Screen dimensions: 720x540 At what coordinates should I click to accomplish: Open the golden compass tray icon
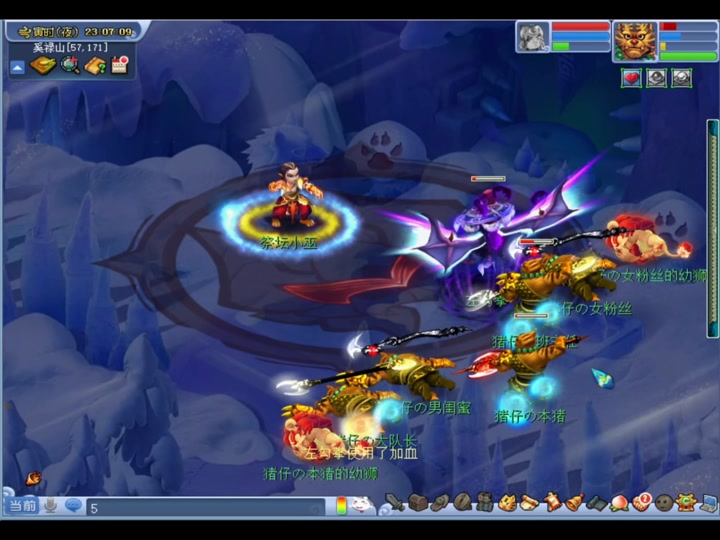(x=43, y=66)
